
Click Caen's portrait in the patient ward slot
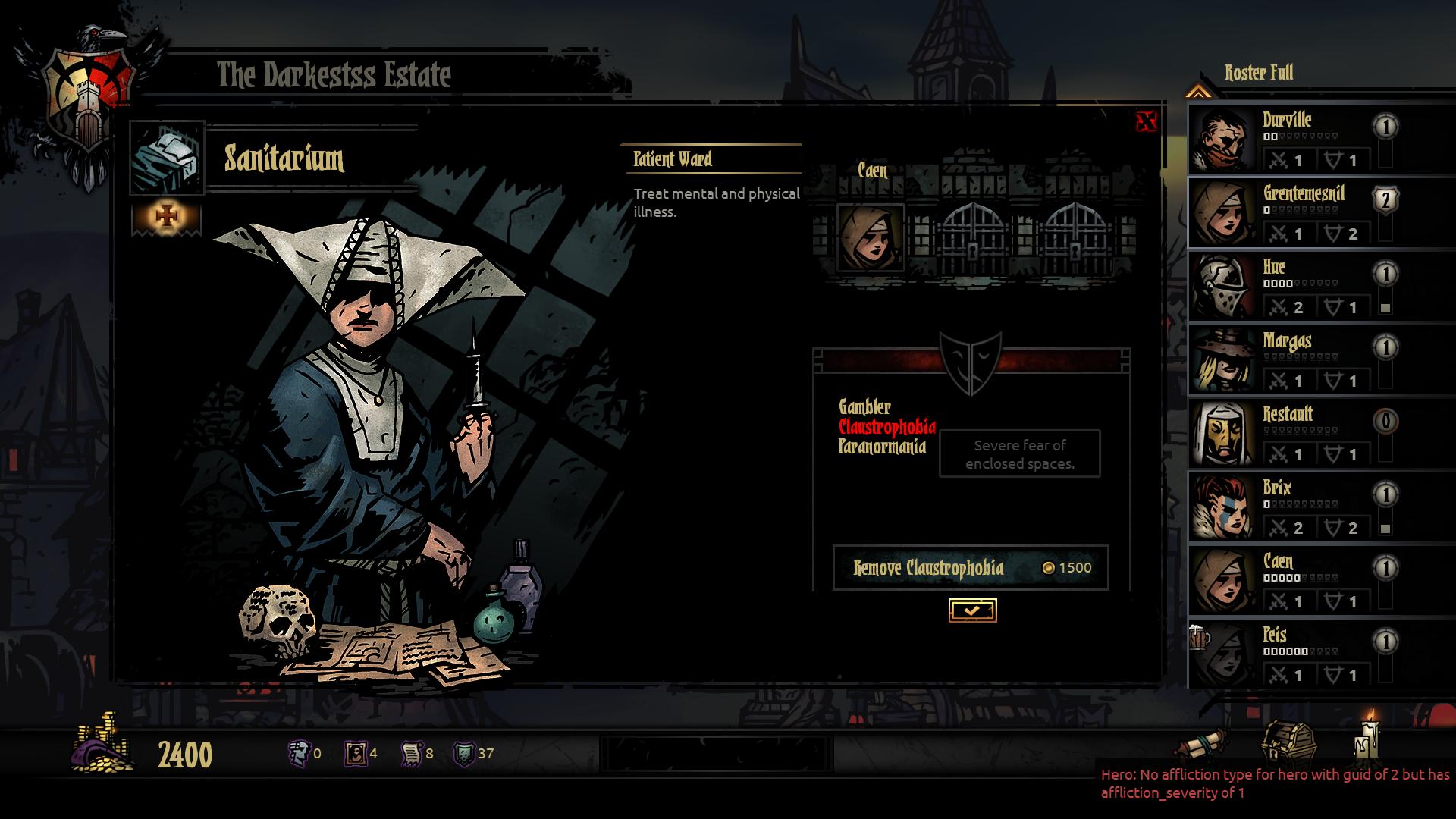[870, 237]
